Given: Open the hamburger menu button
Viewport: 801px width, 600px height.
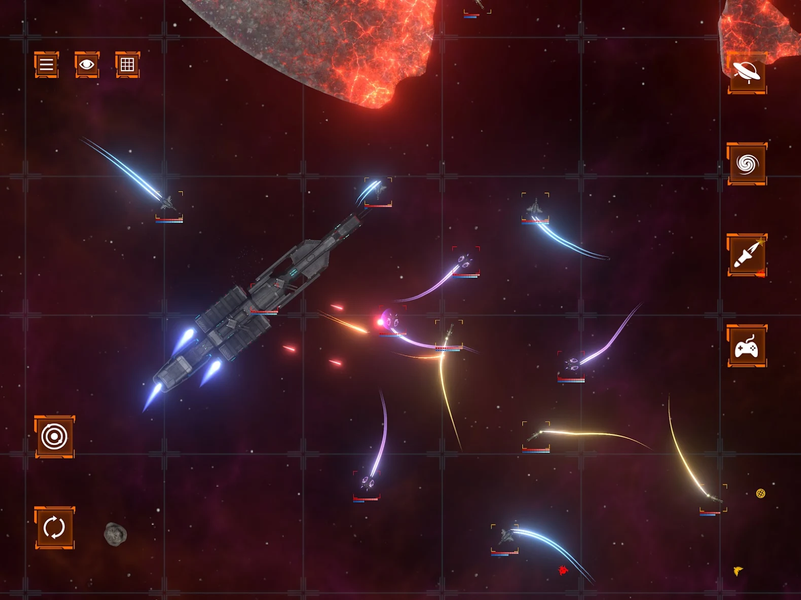Looking at the screenshot, I should point(46,65).
